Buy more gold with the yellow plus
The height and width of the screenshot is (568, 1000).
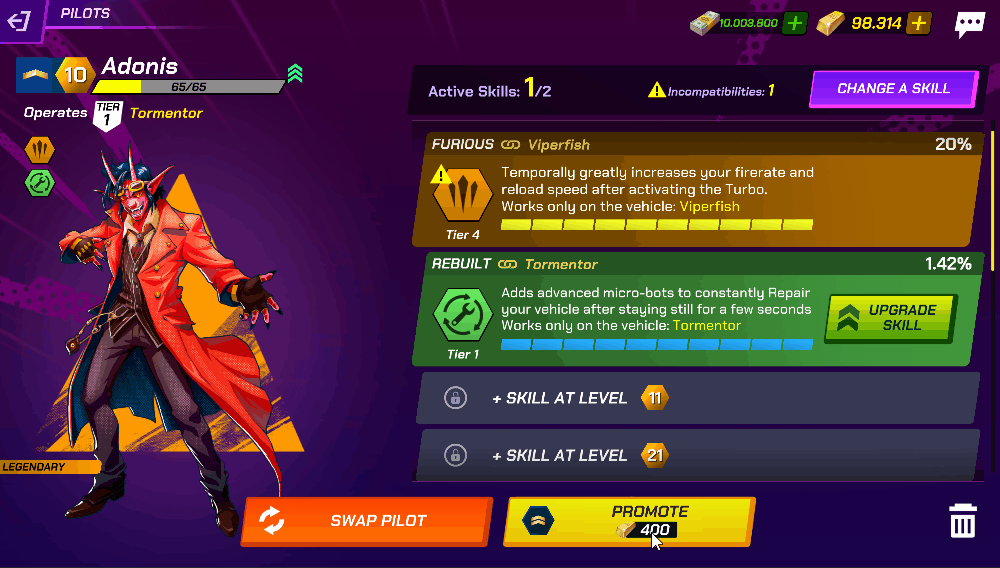920,23
